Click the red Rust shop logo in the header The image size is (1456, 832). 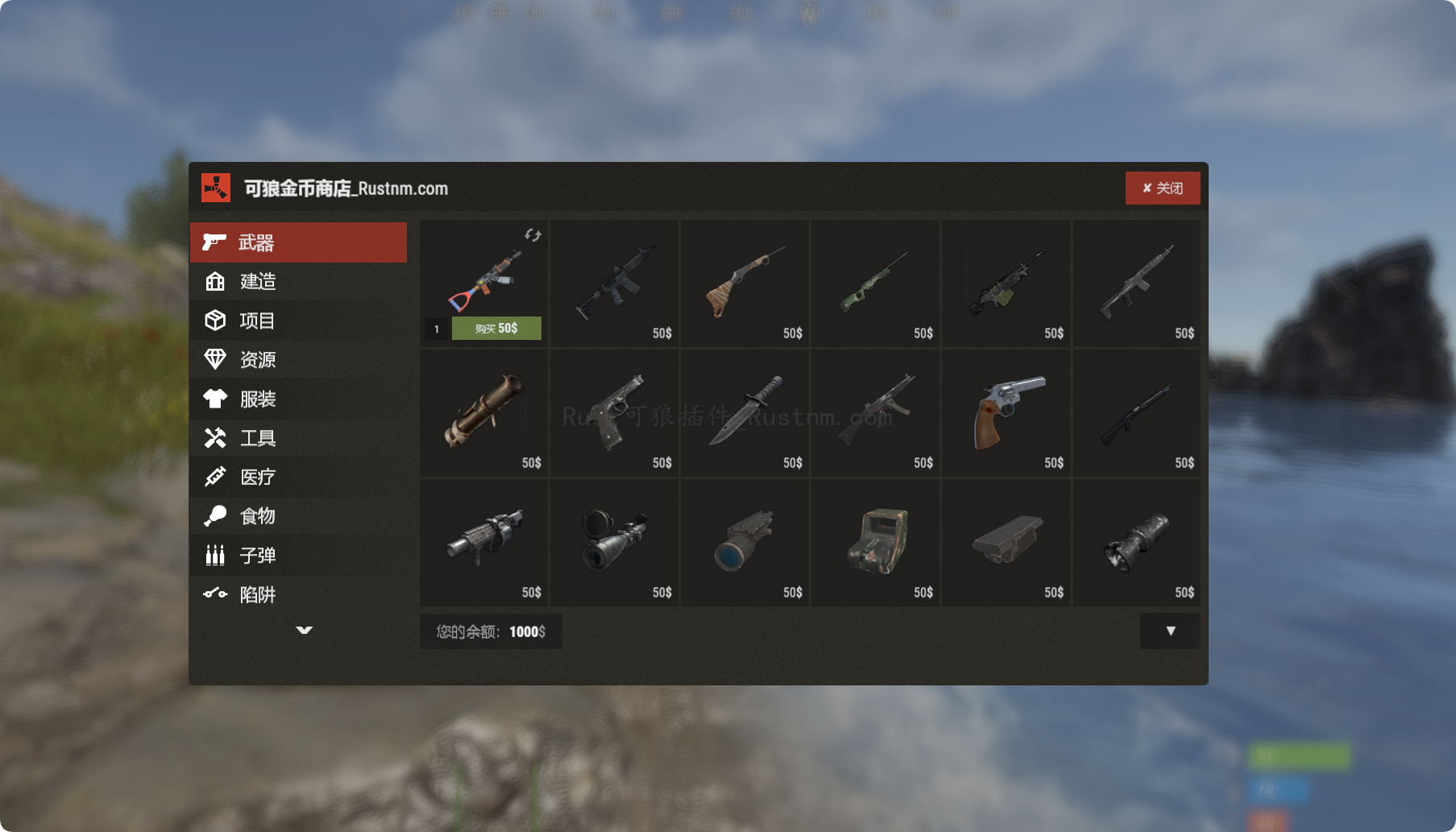(x=215, y=188)
